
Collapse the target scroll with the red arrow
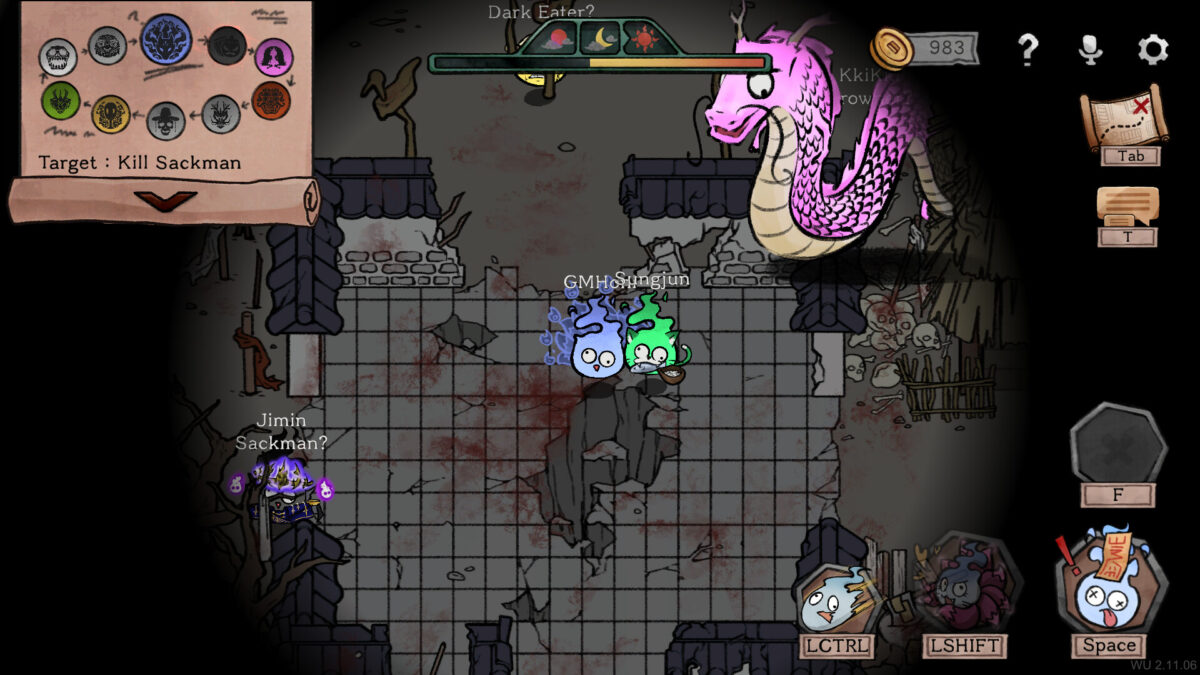pos(165,200)
